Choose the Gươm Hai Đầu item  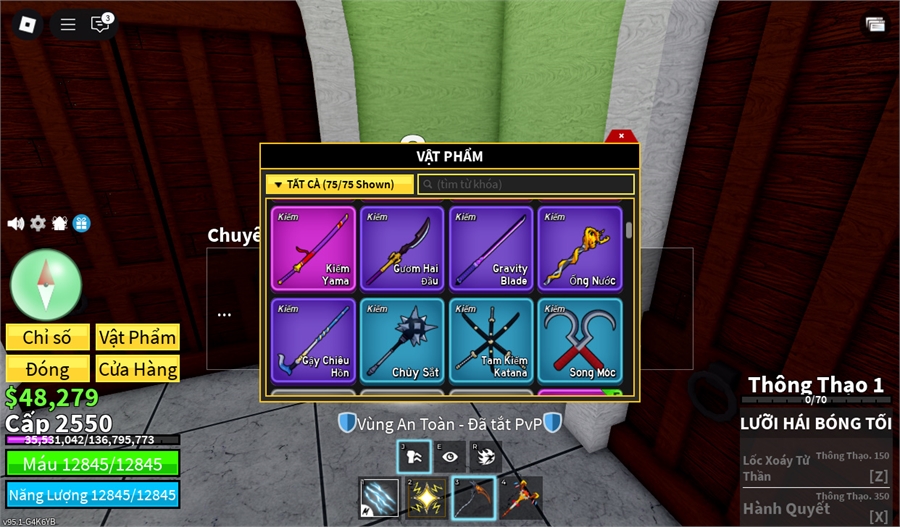[402, 248]
